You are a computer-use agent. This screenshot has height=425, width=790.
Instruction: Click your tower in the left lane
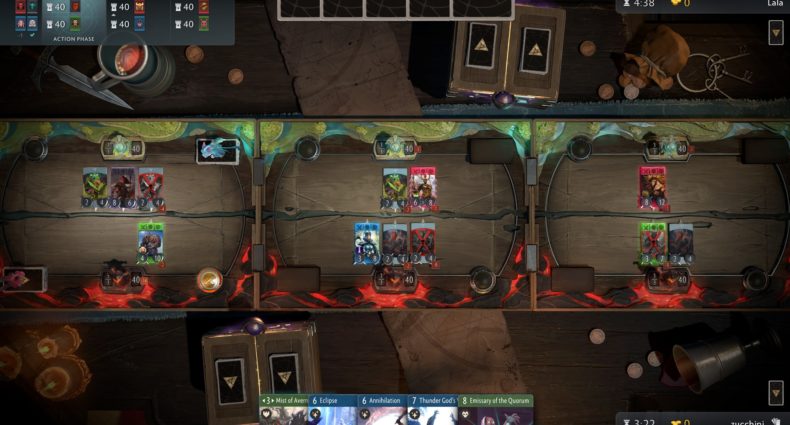pos(123,277)
